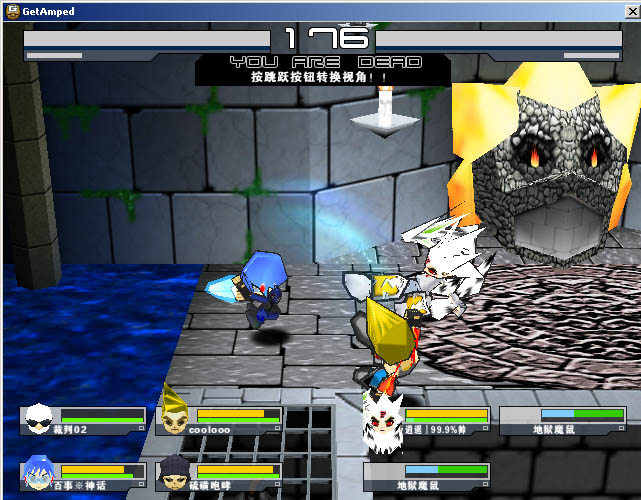Open the GetAmped window icon menu
This screenshot has width=641, height=500.
click(11, 10)
